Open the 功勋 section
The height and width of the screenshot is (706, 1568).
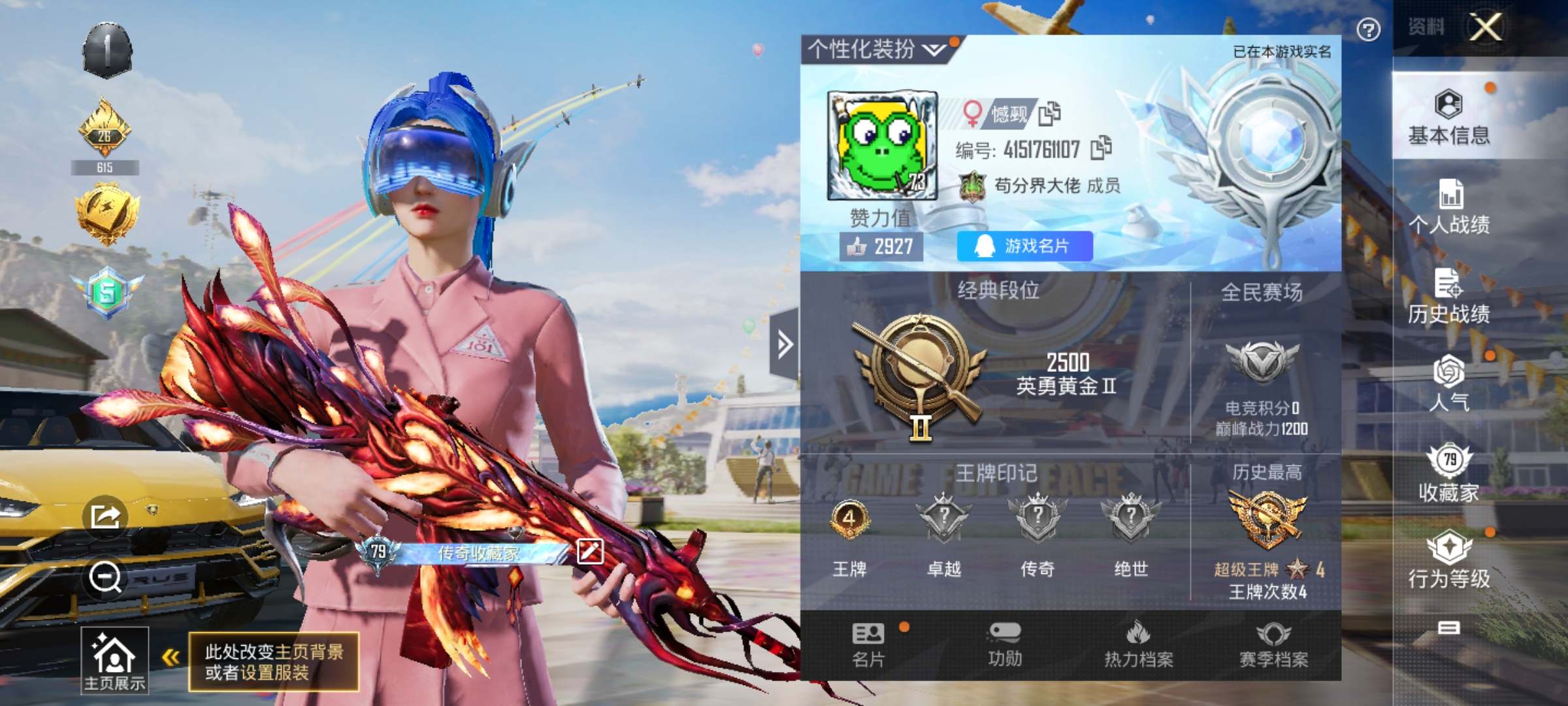pyautogui.click(x=1005, y=645)
